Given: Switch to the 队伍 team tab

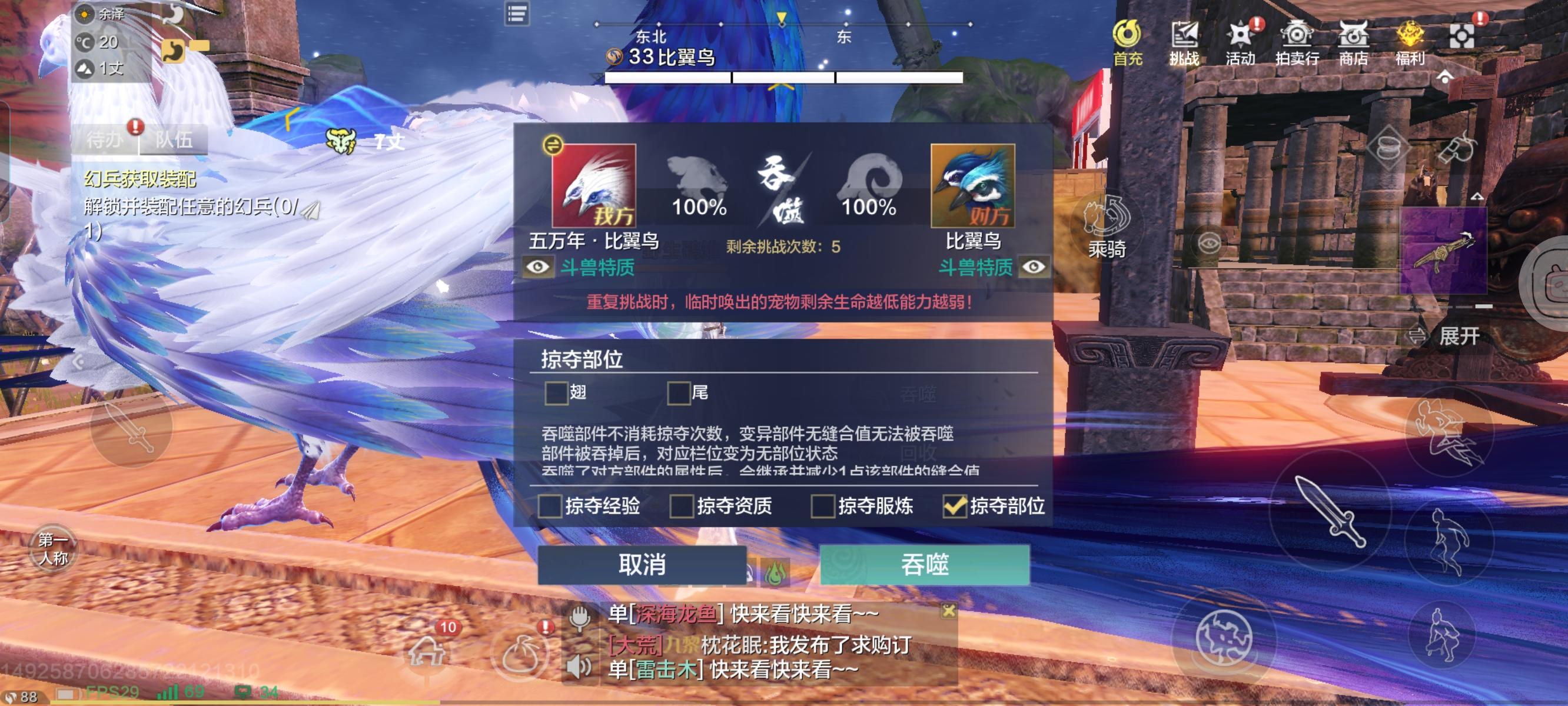Looking at the screenshot, I should 174,141.
